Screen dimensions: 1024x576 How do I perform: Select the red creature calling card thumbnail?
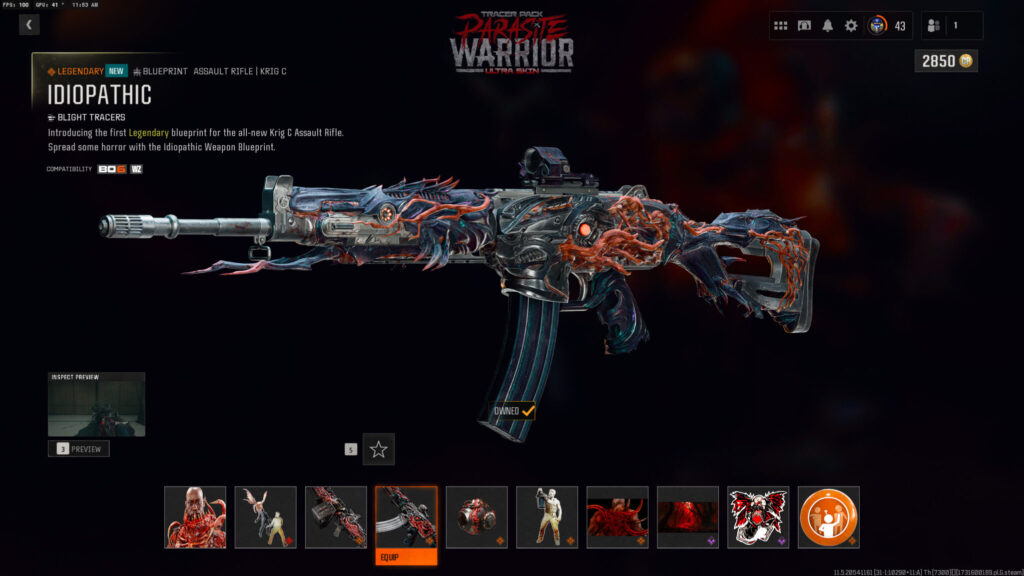coord(617,517)
